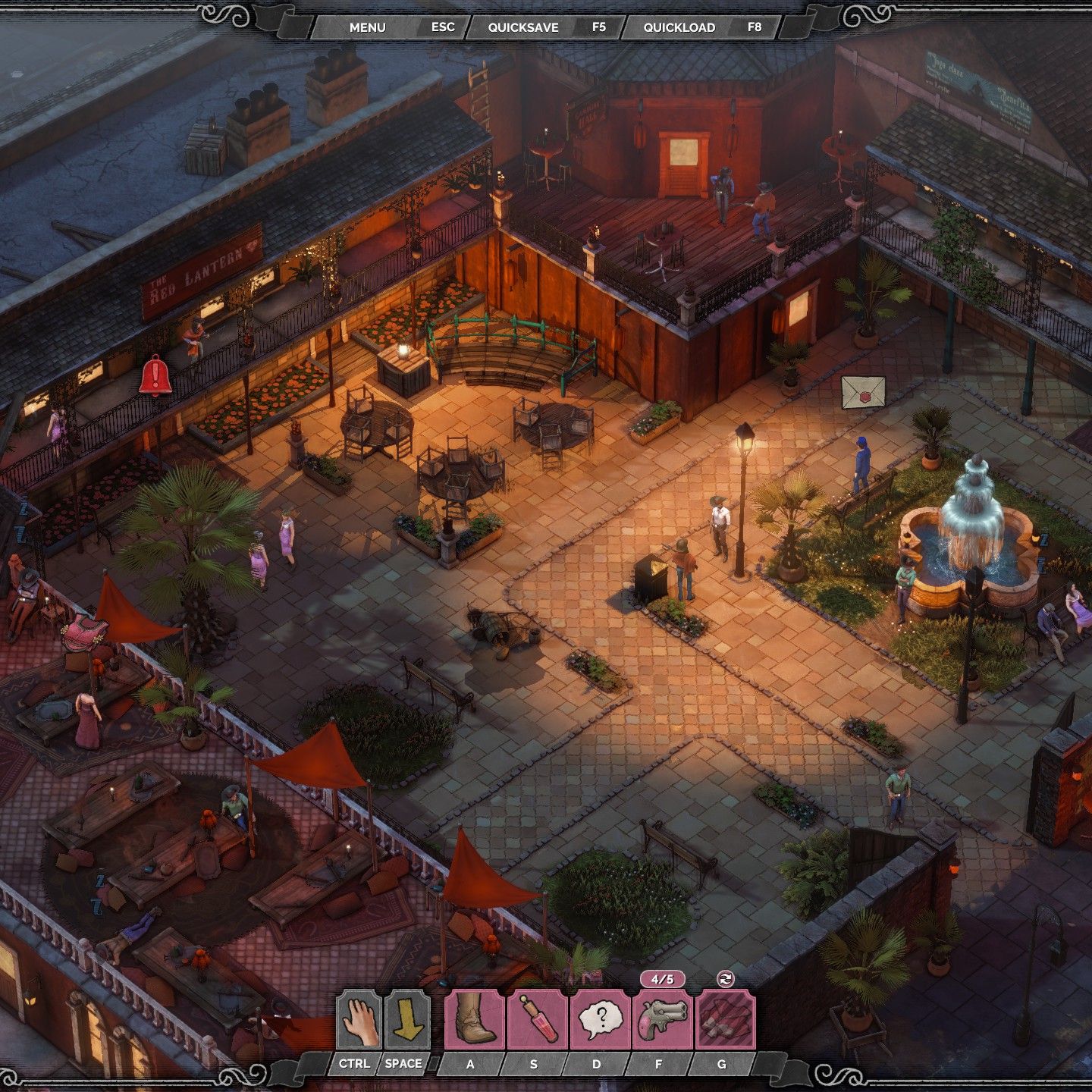Image resolution: width=1092 pixels, height=1092 pixels.
Task: Click the swap arrows above the disguise
Action: point(726,979)
